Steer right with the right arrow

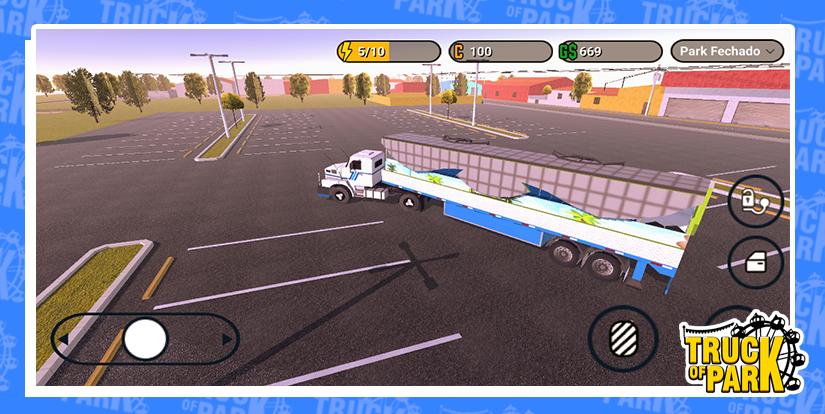(x=226, y=340)
